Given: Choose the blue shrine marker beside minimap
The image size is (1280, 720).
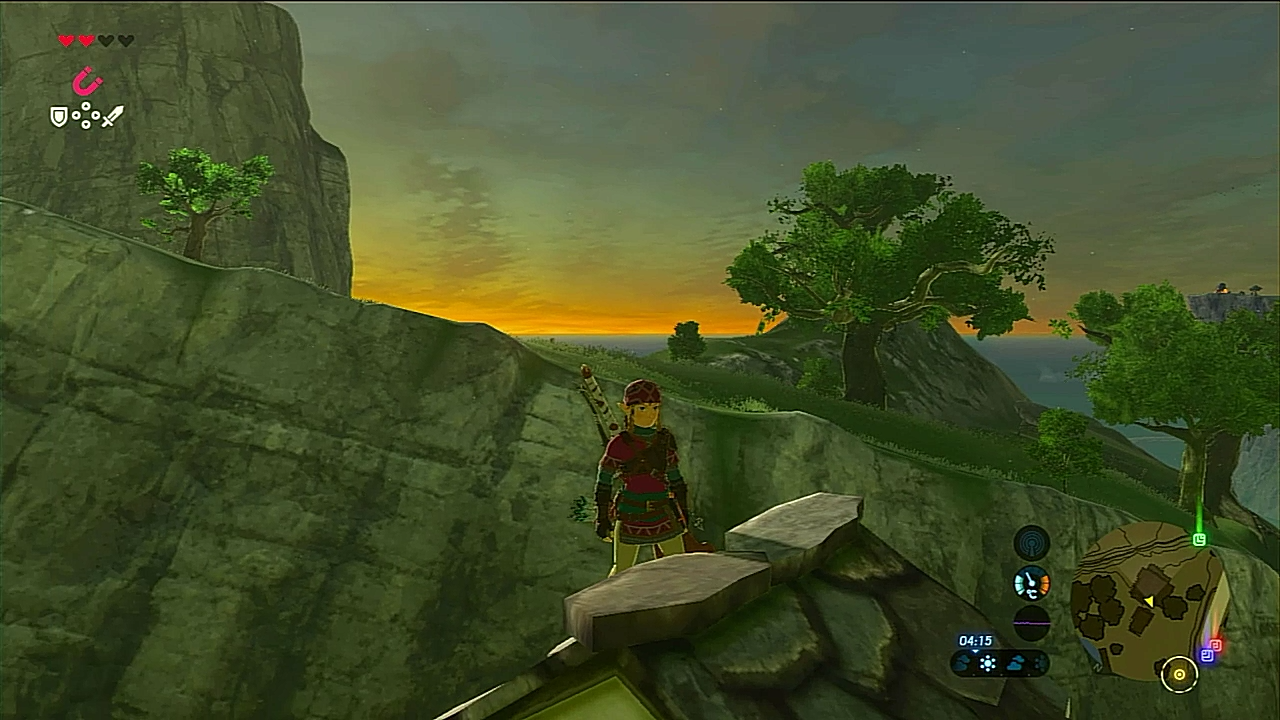Looking at the screenshot, I should (x=1207, y=656).
